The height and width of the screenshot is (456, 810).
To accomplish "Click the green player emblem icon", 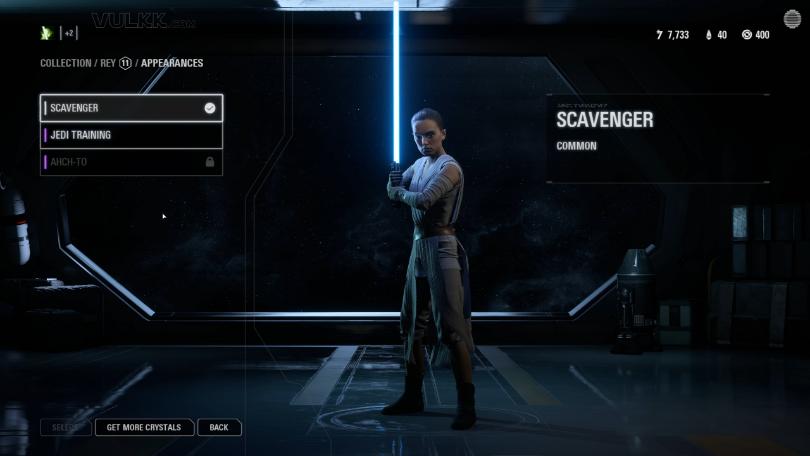I will point(46,33).
